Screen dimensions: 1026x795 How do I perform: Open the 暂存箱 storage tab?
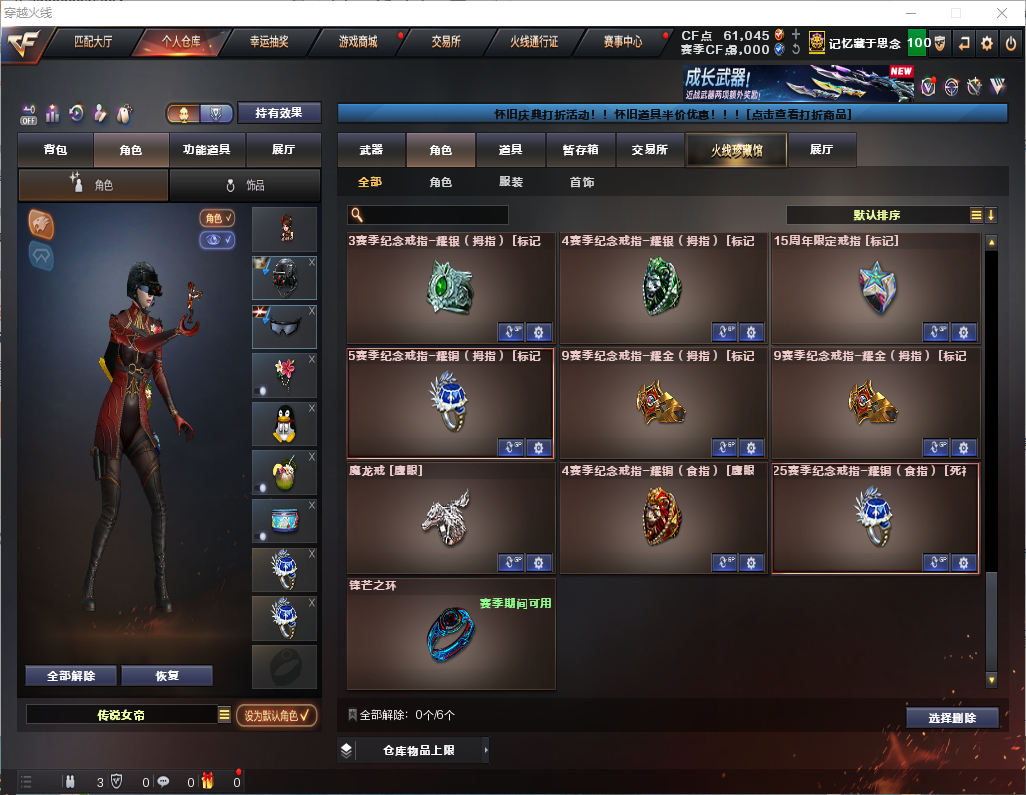pyautogui.click(x=580, y=150)
